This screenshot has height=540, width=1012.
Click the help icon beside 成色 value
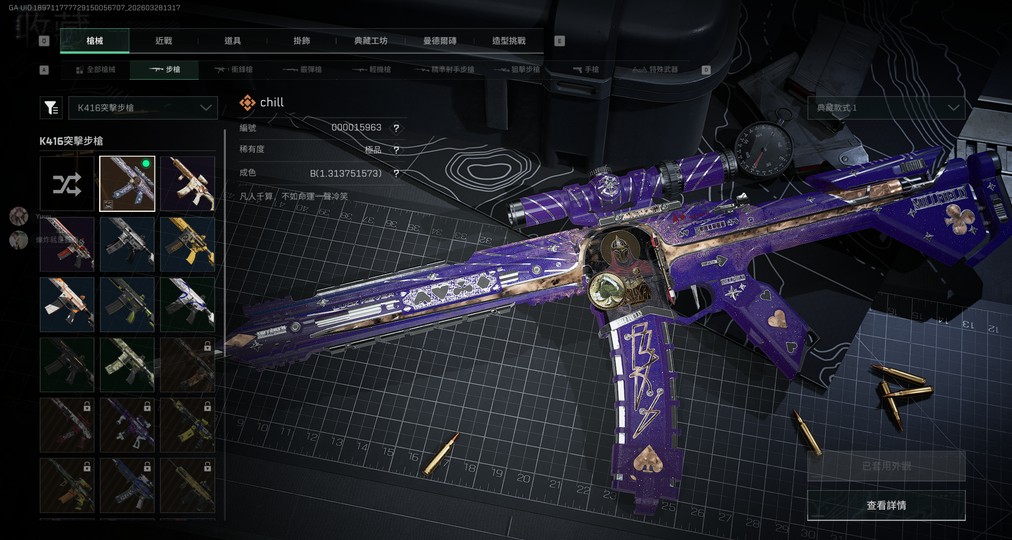point(396,173)
